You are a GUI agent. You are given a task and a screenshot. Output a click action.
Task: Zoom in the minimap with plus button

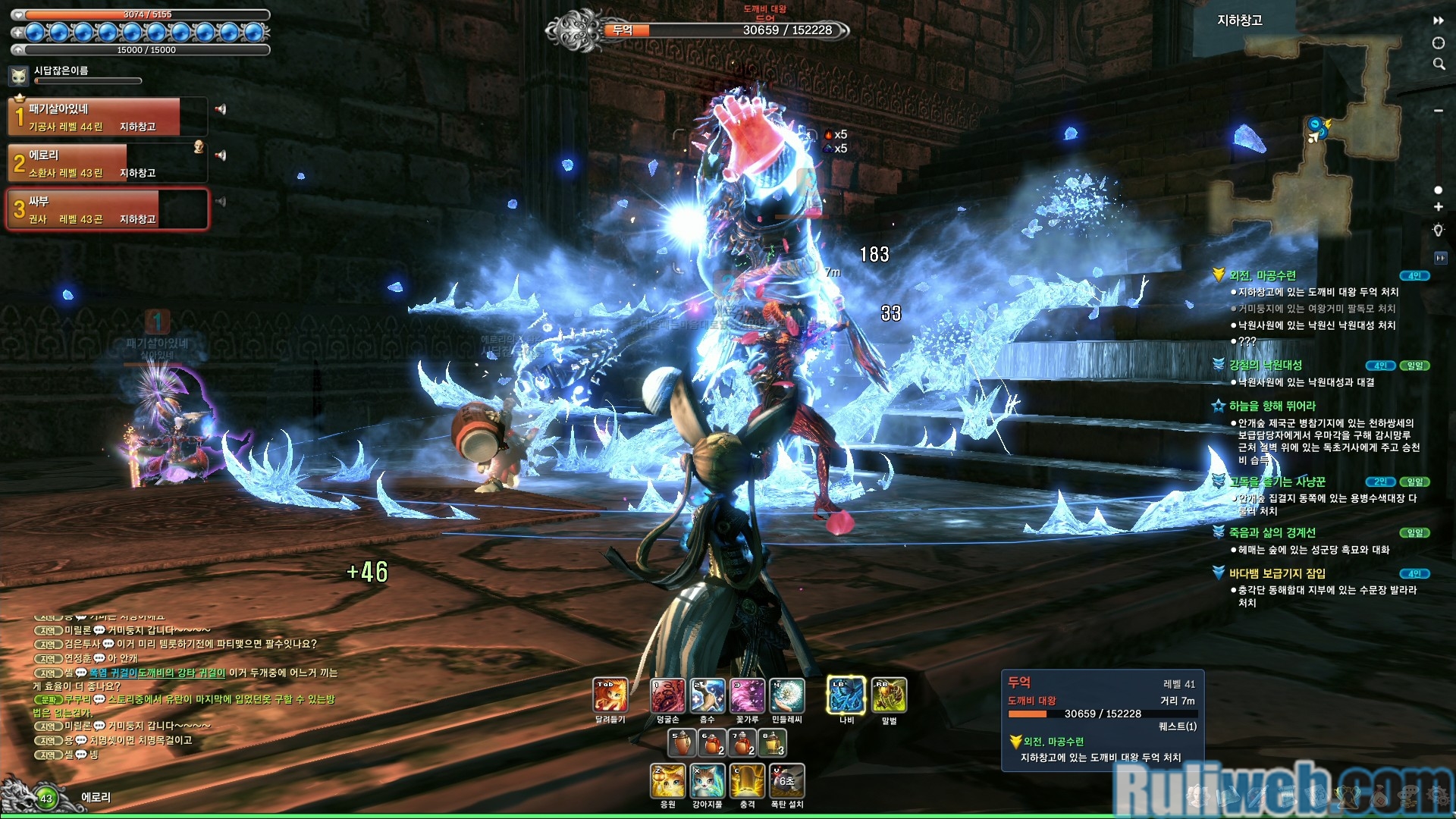(1439, 207)
